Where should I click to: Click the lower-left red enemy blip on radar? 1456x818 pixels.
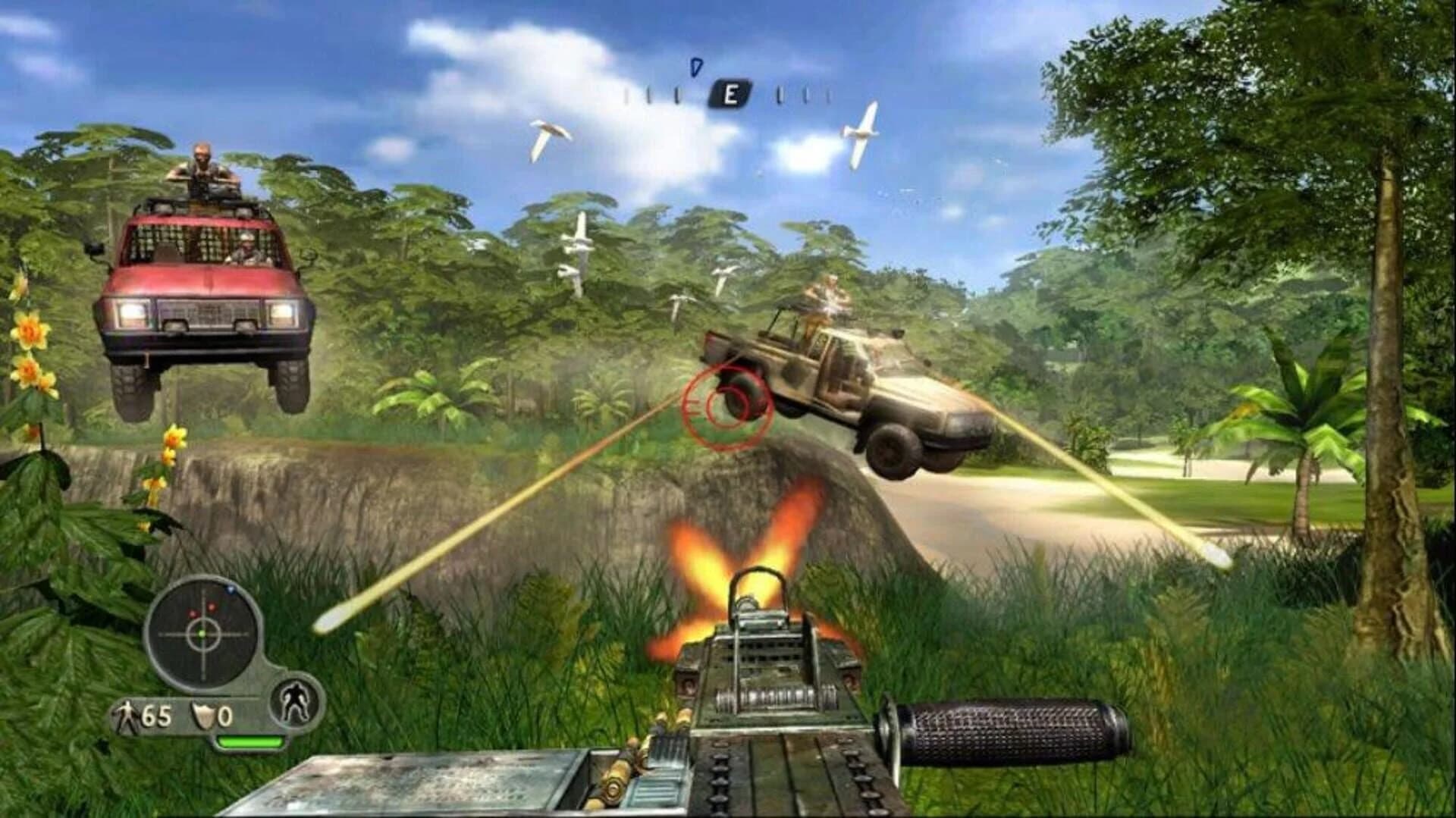click(x=193, y=613)
